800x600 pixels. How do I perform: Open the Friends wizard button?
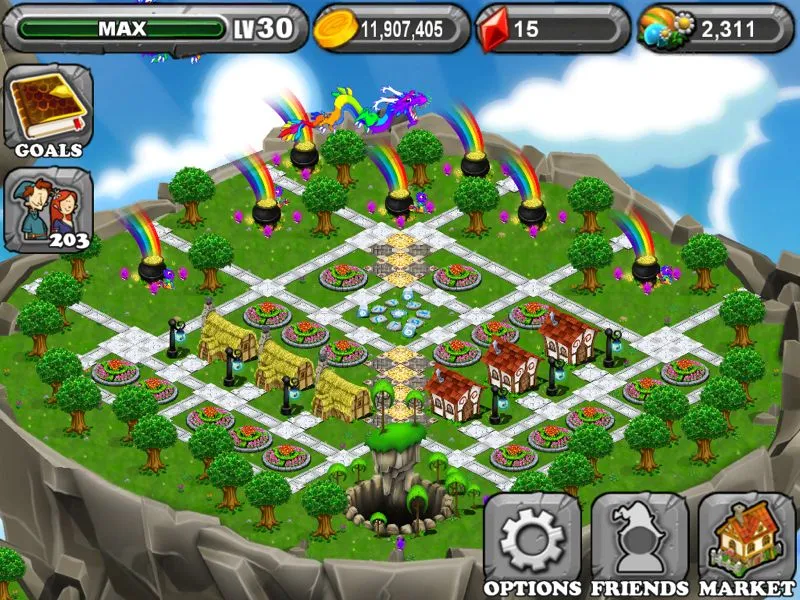click(639, 542)
